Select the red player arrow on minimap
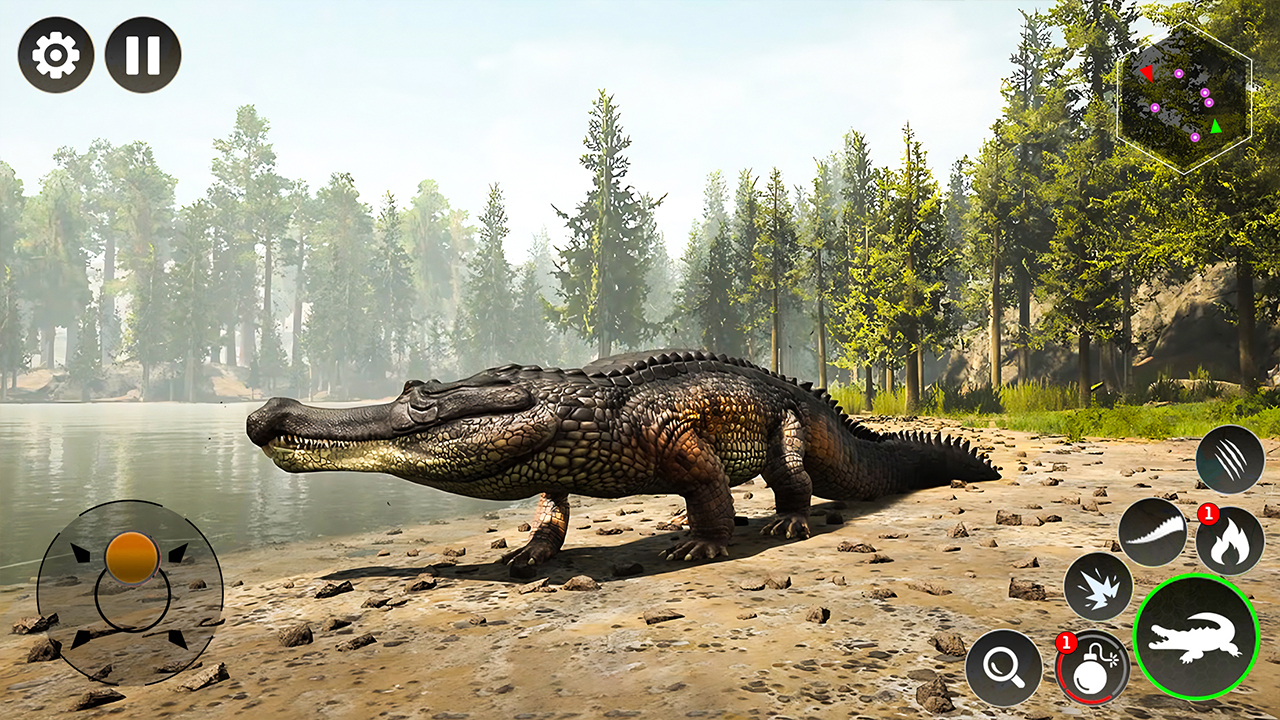1280x720 pixels. pyautogui.click(x=1147, y=73)
